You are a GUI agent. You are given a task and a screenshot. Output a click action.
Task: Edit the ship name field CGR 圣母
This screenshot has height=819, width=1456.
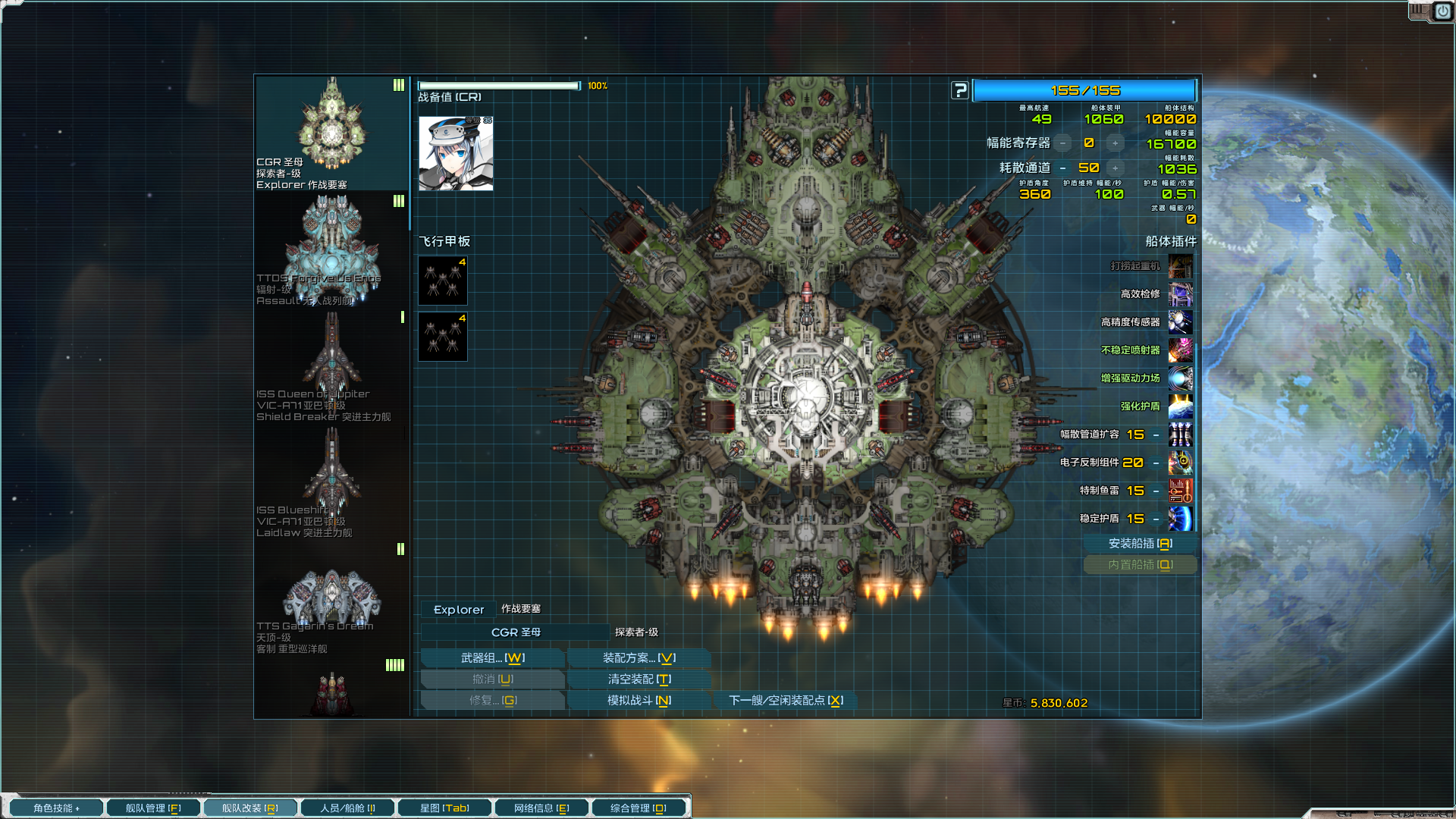(x=516, y=632)
